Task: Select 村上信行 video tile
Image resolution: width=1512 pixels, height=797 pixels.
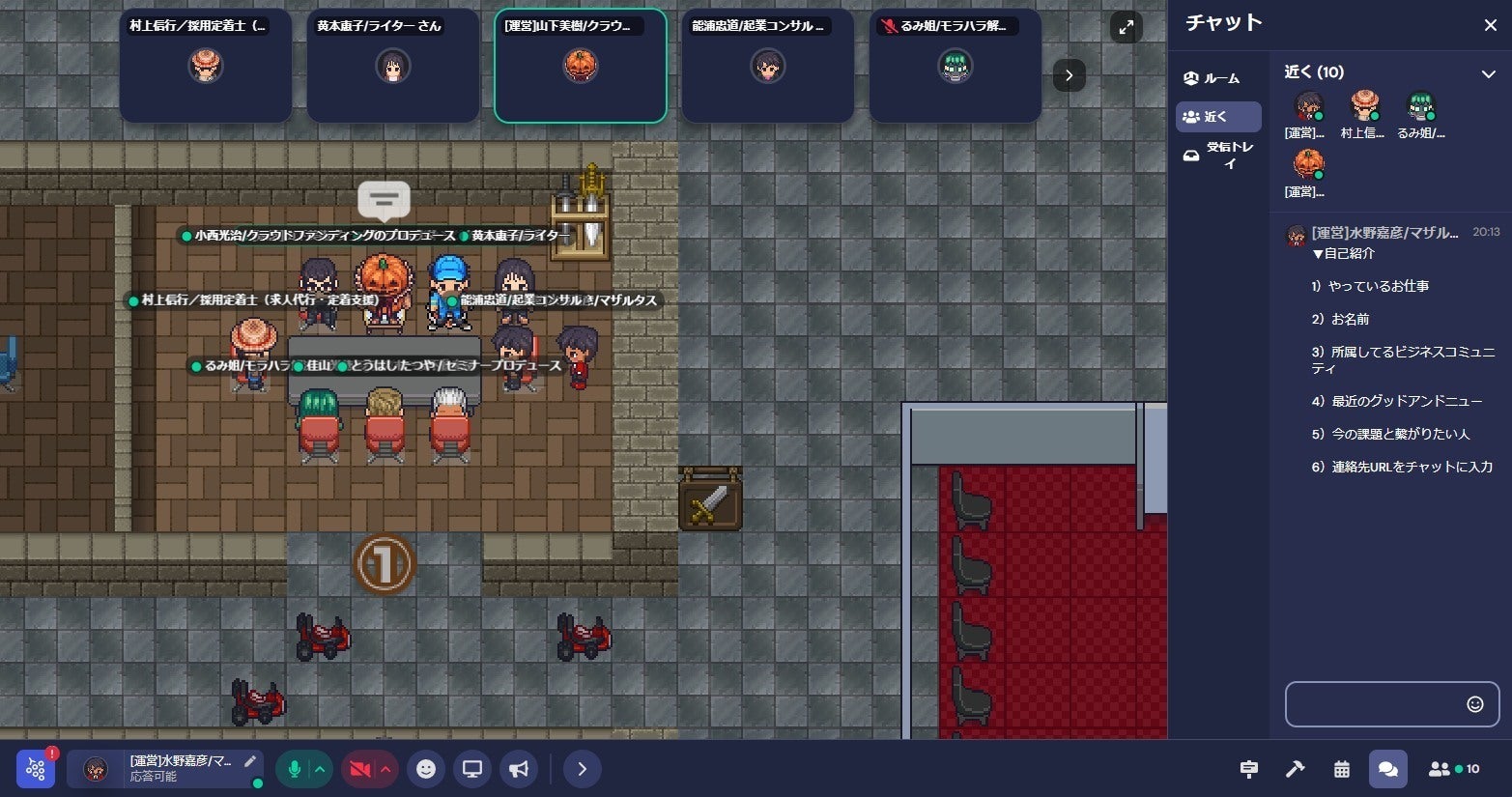Action: coord(205,66)
